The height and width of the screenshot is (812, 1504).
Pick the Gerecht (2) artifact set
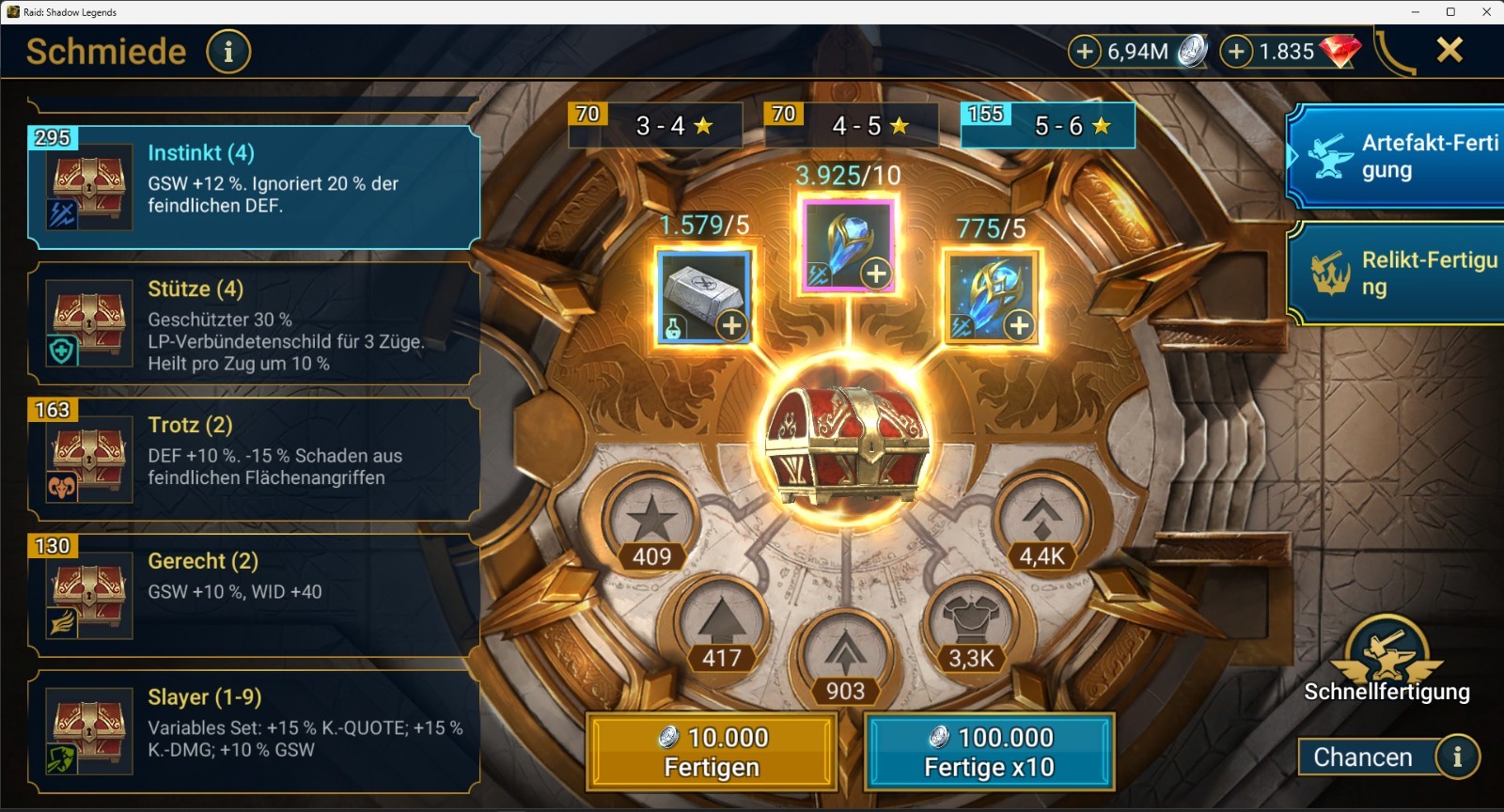tap(254, 595)
